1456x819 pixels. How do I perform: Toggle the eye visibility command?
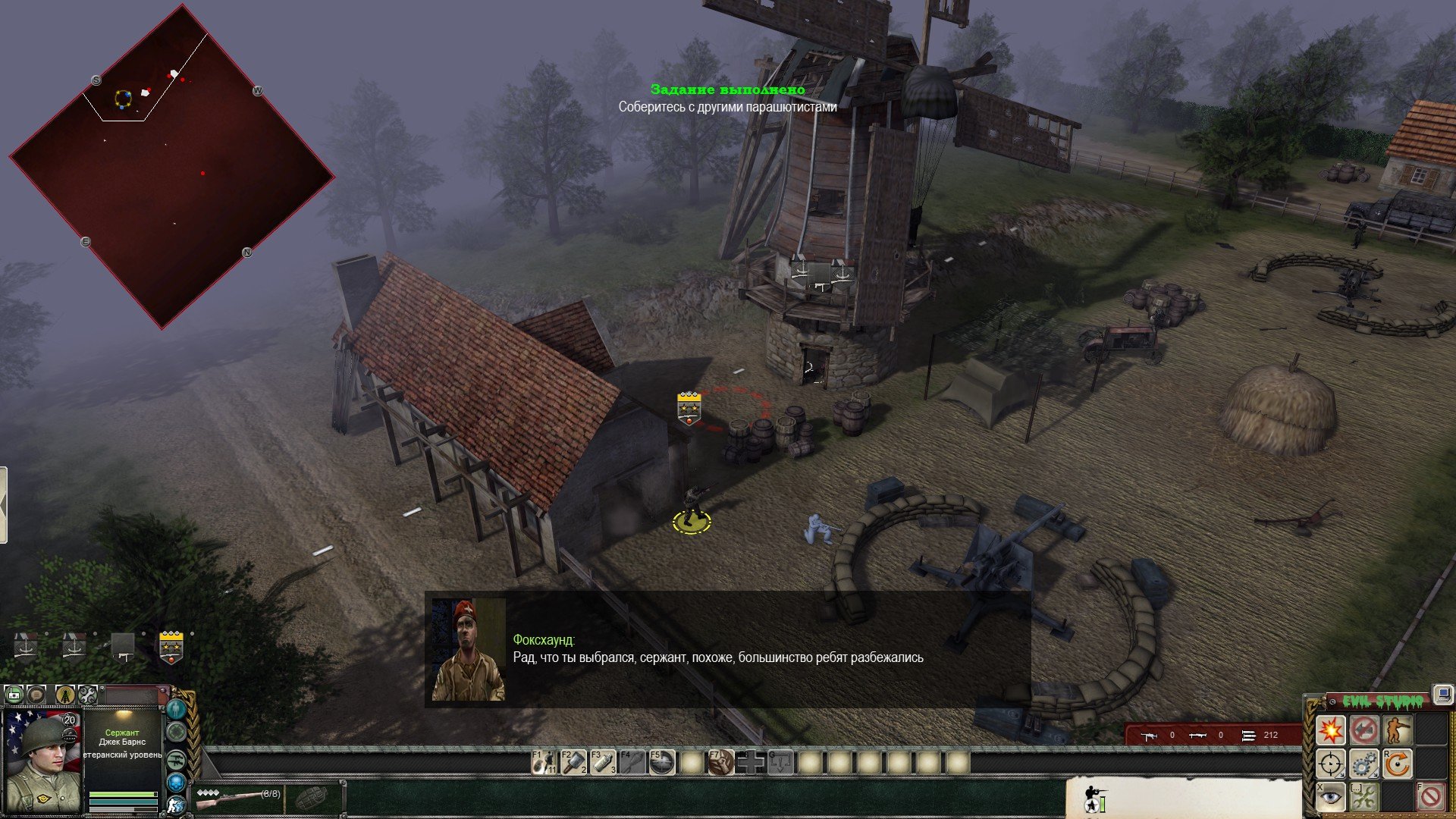coord(1330,797)
